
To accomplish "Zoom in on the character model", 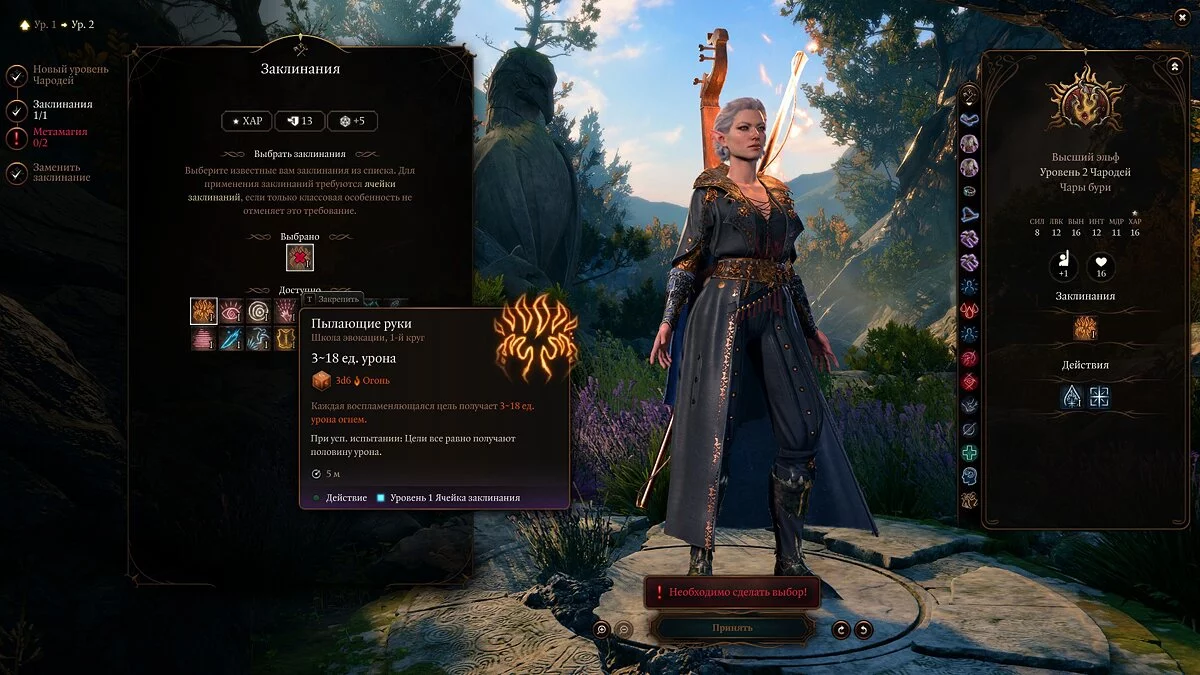I will [x=602, y=629].
